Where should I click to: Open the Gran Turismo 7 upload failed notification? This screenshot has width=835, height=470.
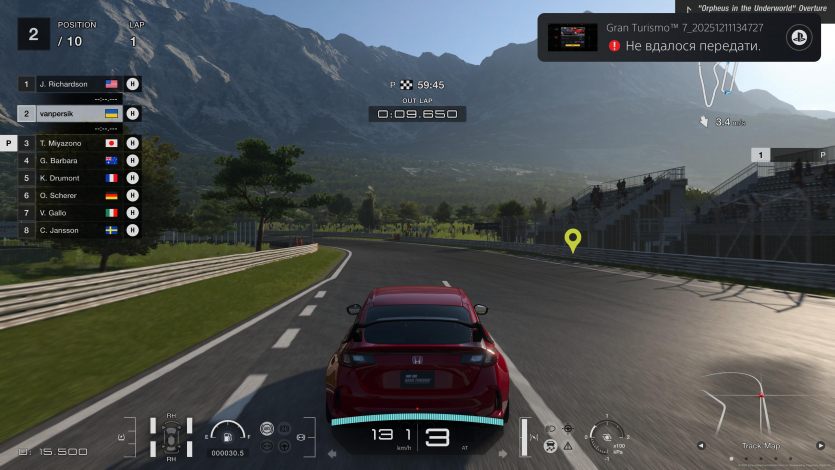coord(678,37)
